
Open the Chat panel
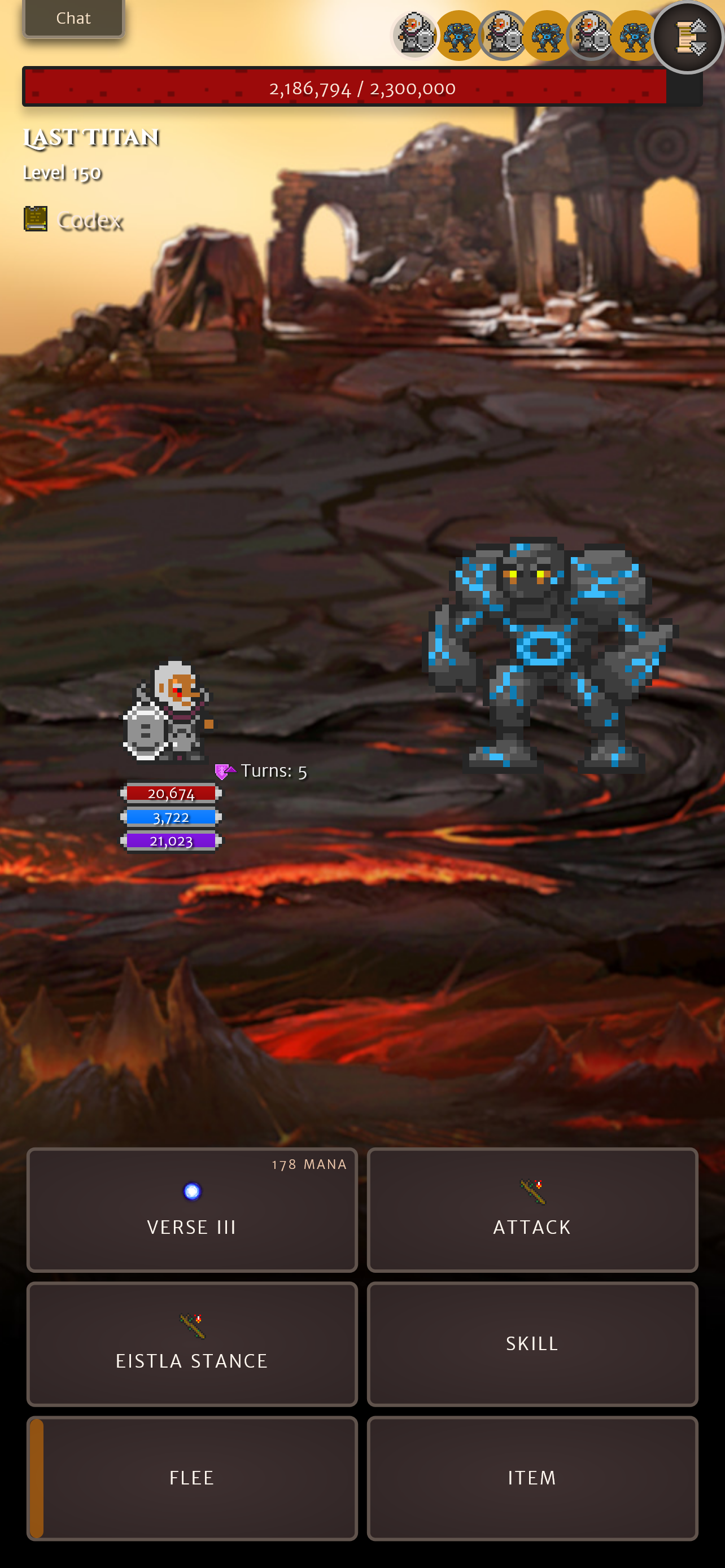pyautogui.click(x=73, y=17)
